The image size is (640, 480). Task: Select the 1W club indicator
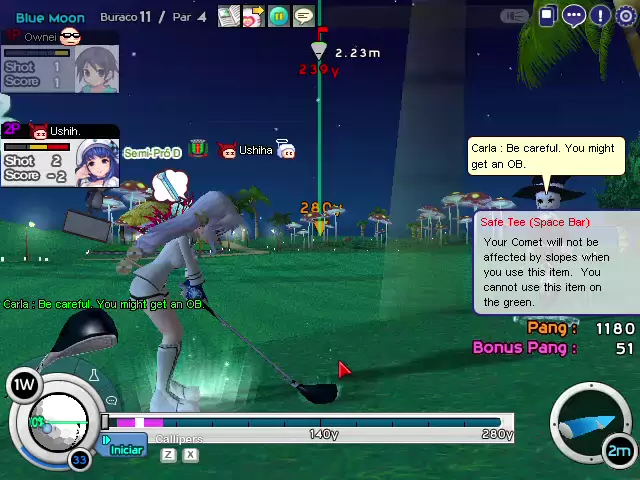23,383
